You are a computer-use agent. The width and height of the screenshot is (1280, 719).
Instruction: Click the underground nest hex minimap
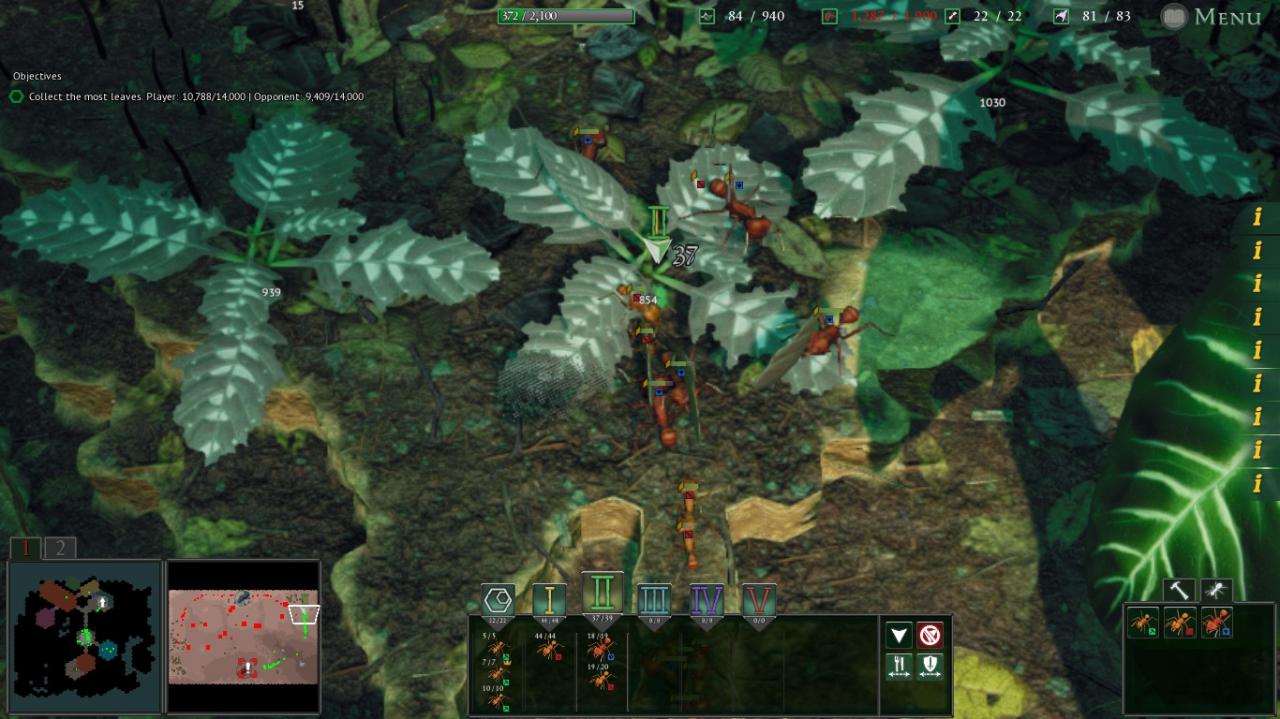84,636
